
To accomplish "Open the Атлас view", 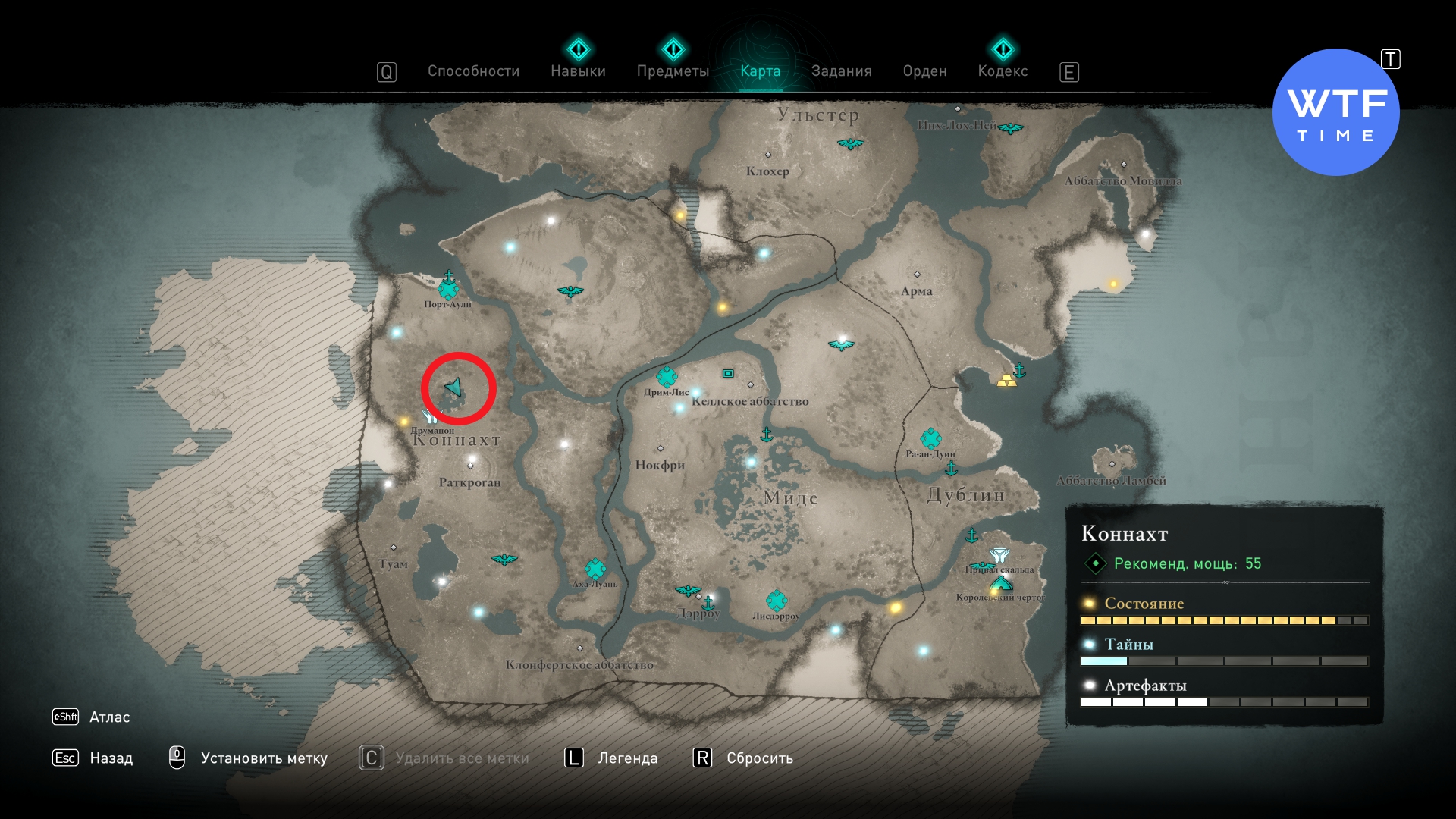I will (109, 717).
